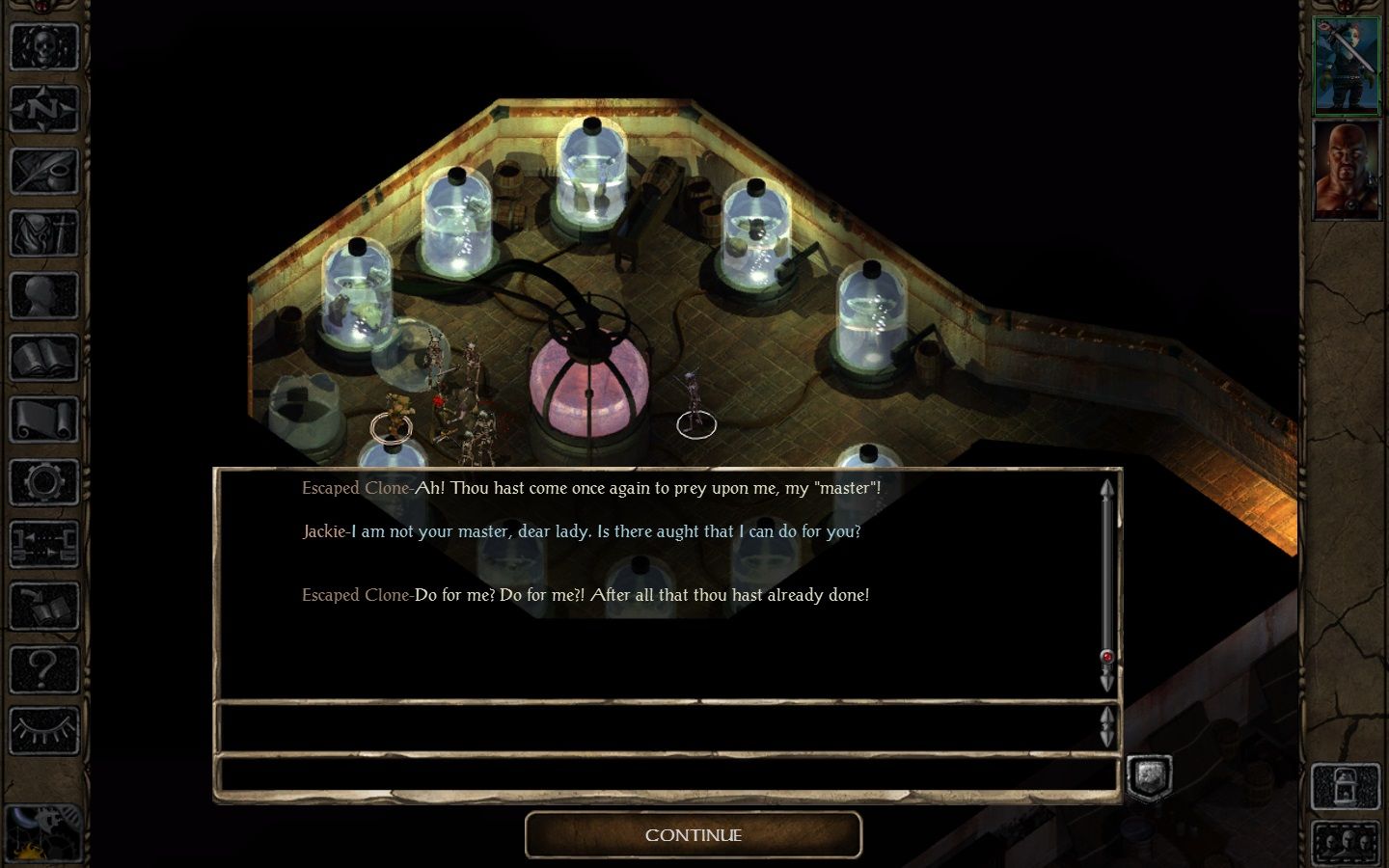1389x868 pixels.
Task: Click the arrows-and-boxes icon in the sidebar
Action: coord(43,544)
